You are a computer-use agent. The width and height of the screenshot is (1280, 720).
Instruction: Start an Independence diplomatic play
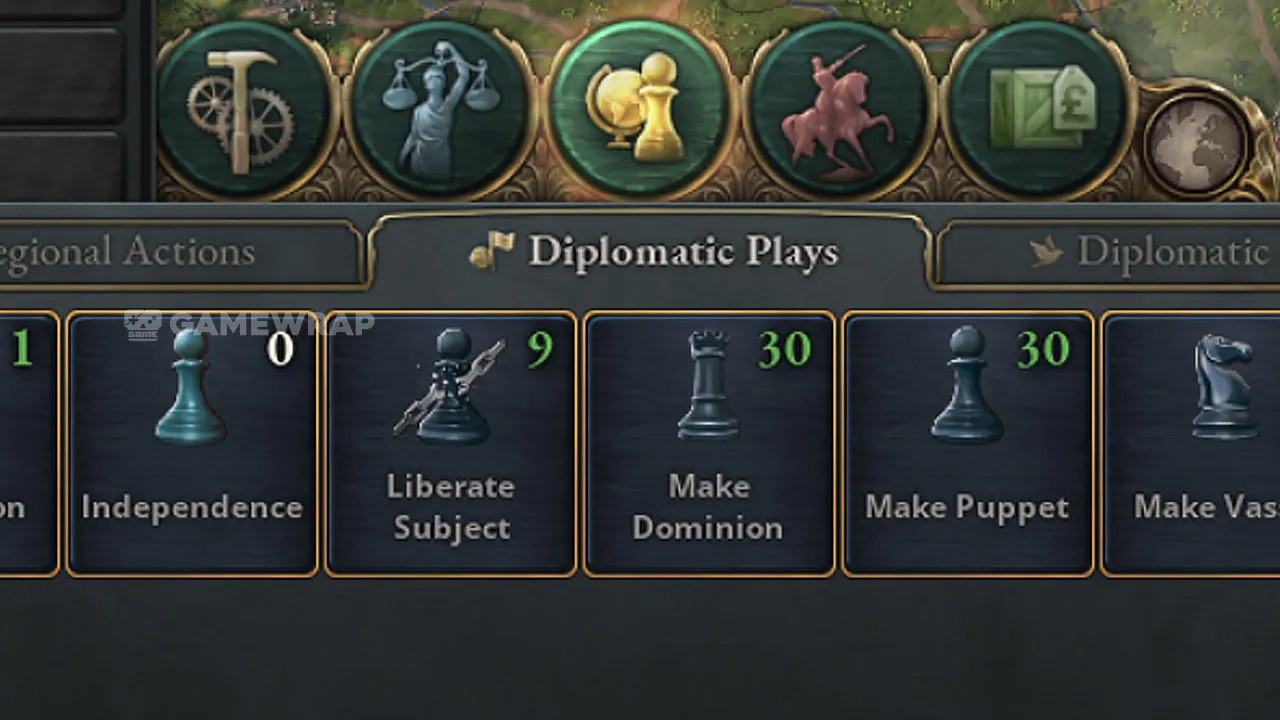[192, 443]
